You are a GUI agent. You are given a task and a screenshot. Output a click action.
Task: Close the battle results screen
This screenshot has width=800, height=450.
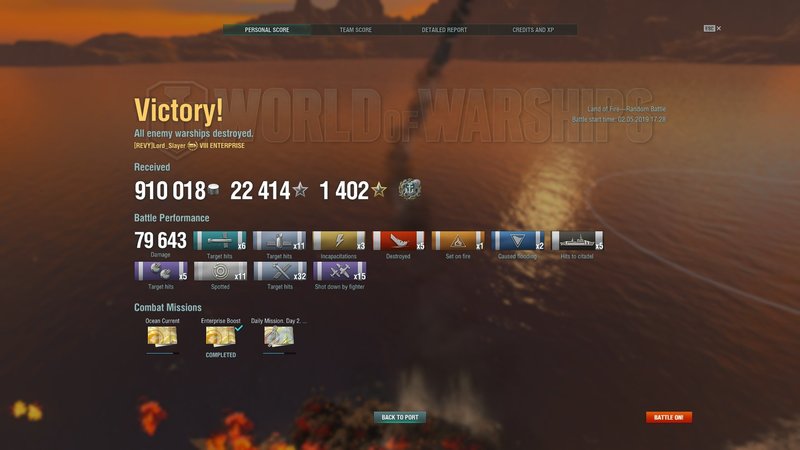point(718,28)
